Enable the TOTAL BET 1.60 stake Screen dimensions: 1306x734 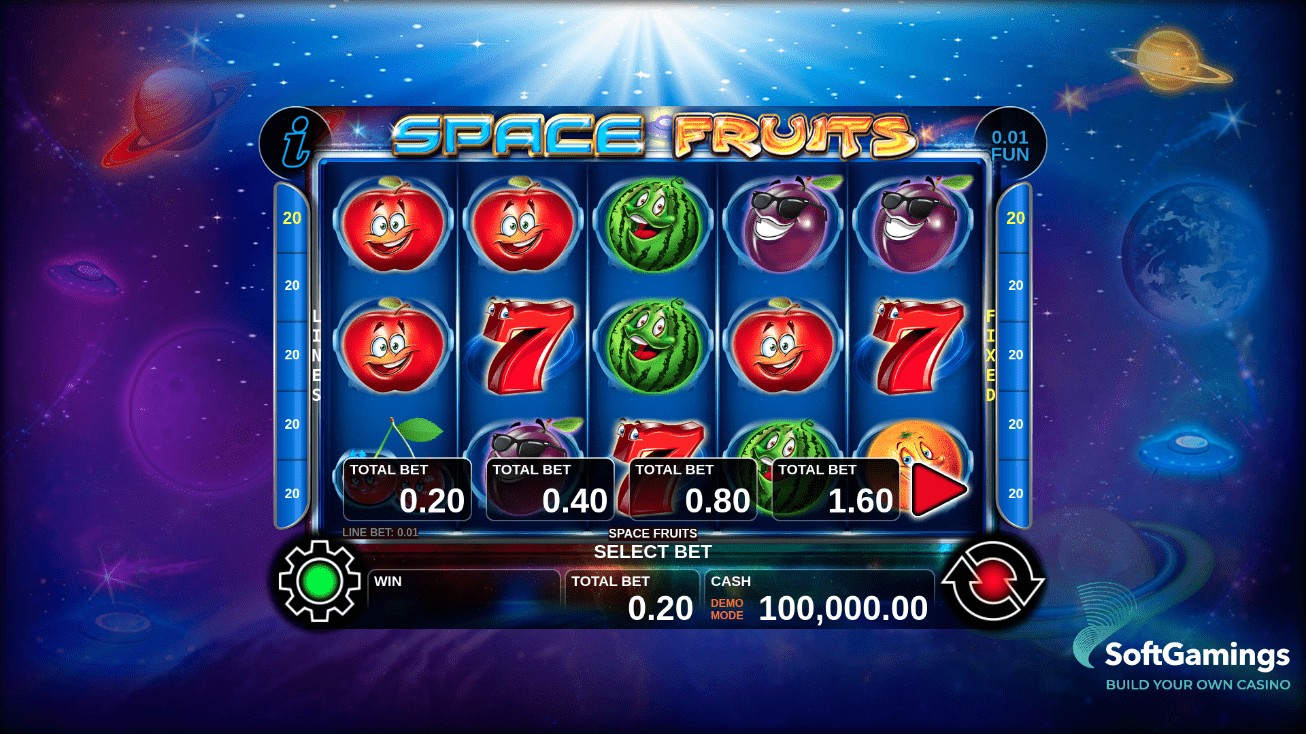836,488
